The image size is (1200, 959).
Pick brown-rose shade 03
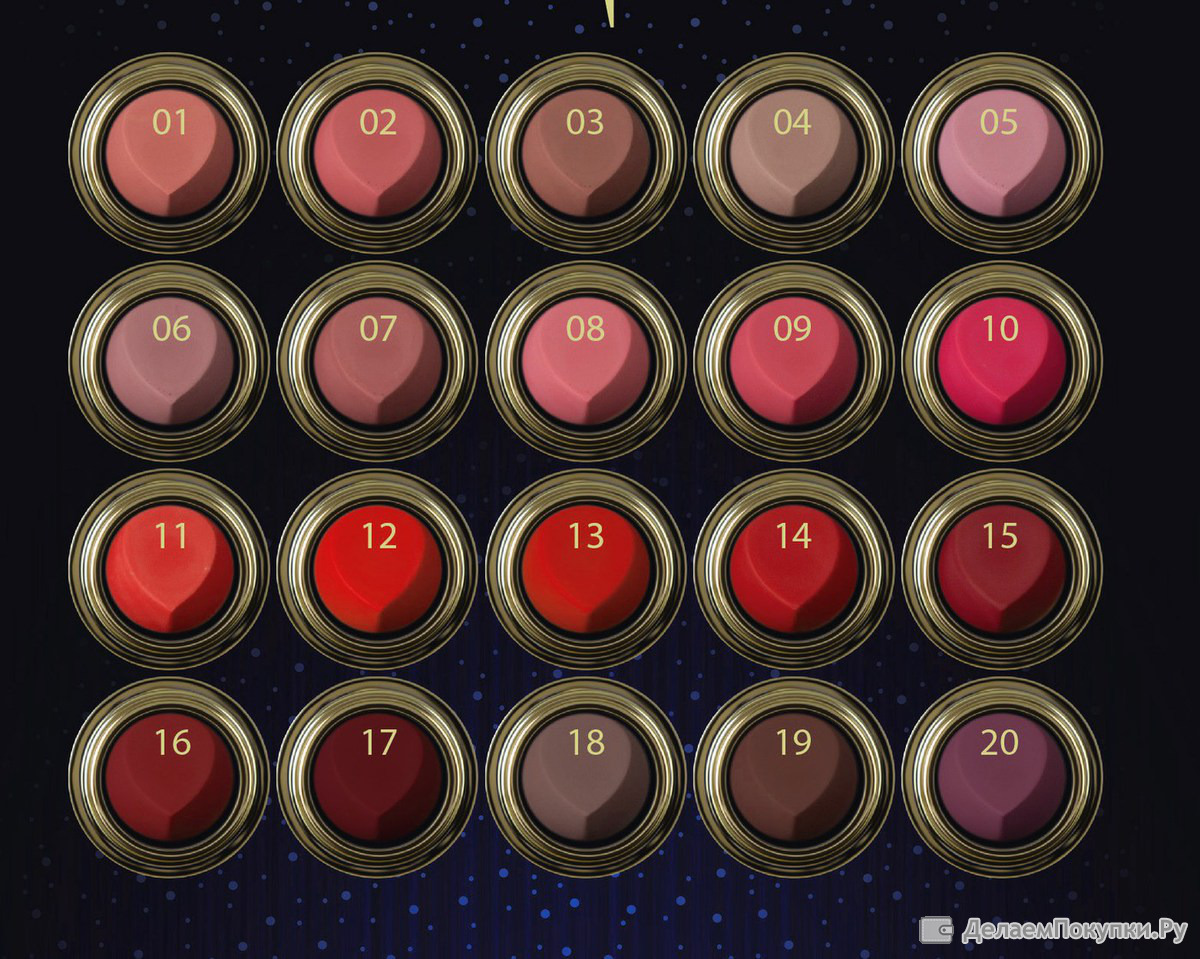586,155
